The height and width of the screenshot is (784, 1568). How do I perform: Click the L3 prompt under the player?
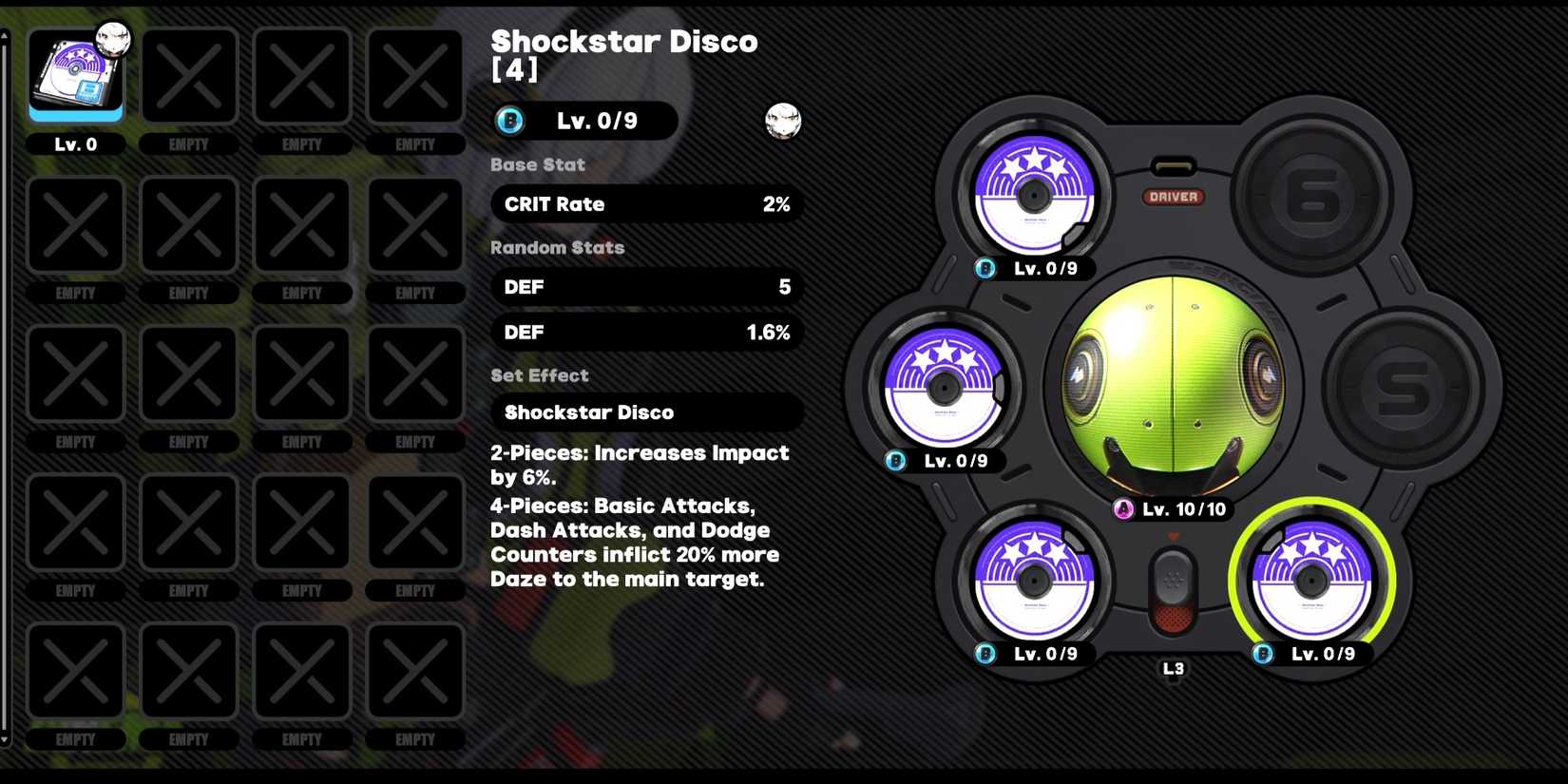pyautogui.click(x=1175, y=668)
